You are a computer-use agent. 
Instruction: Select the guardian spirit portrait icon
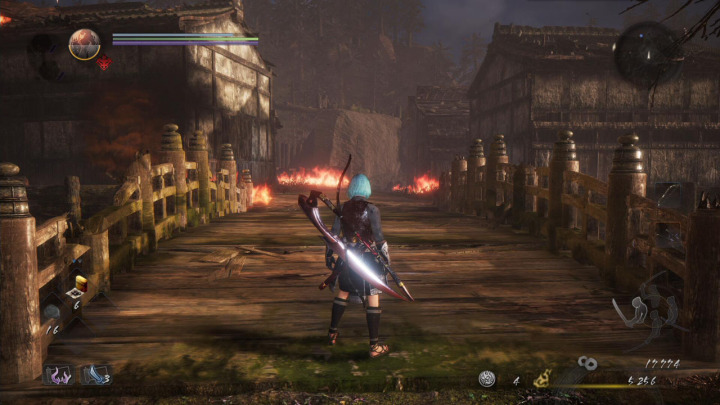(84, 43)
